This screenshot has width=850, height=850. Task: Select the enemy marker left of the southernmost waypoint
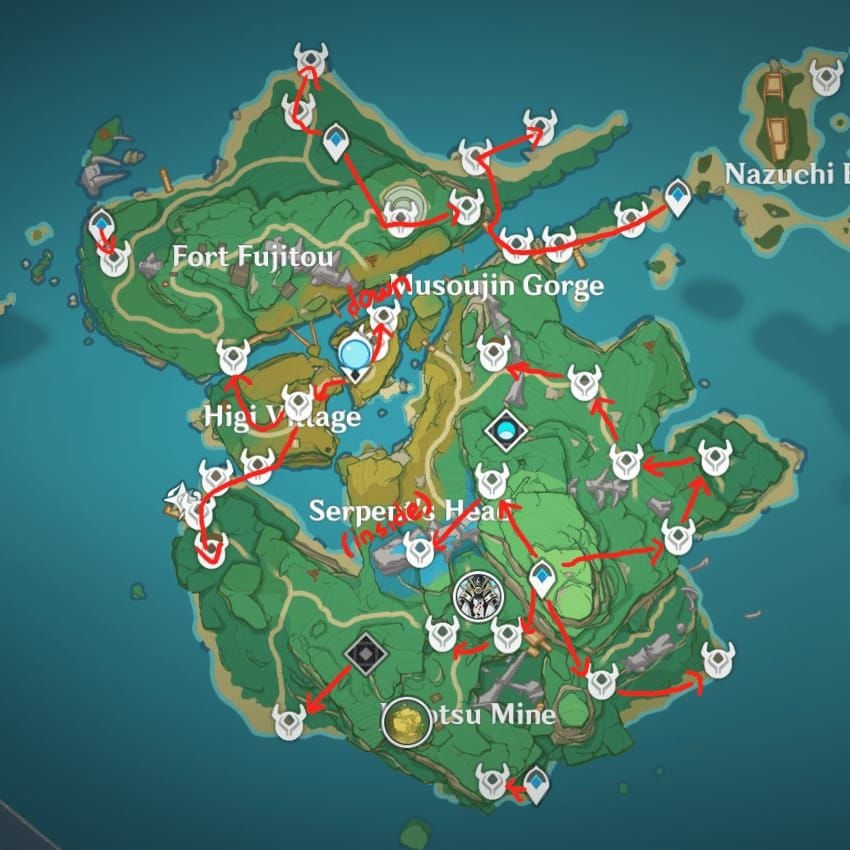coord(492,779)
